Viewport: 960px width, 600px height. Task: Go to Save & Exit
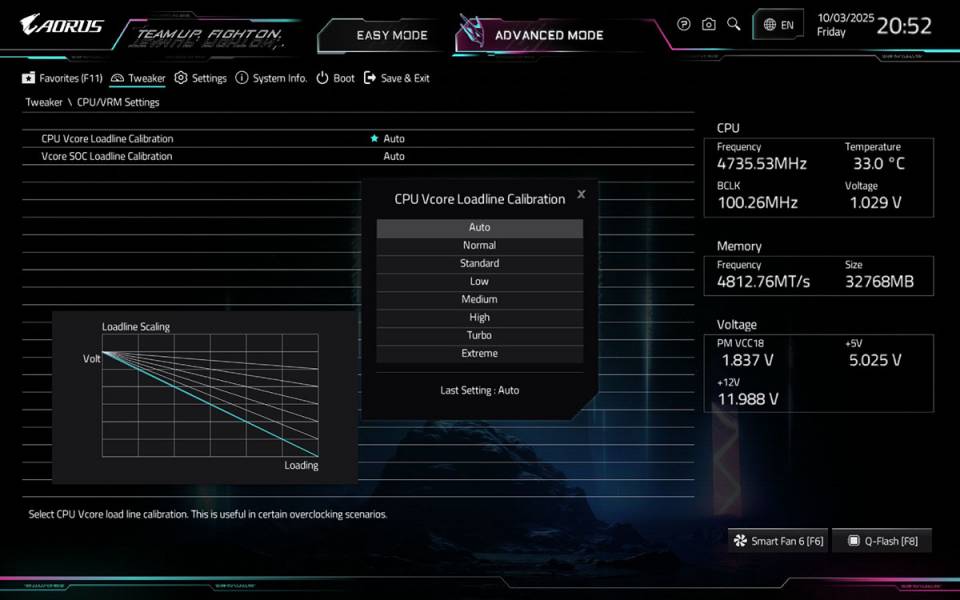point(397,78)
